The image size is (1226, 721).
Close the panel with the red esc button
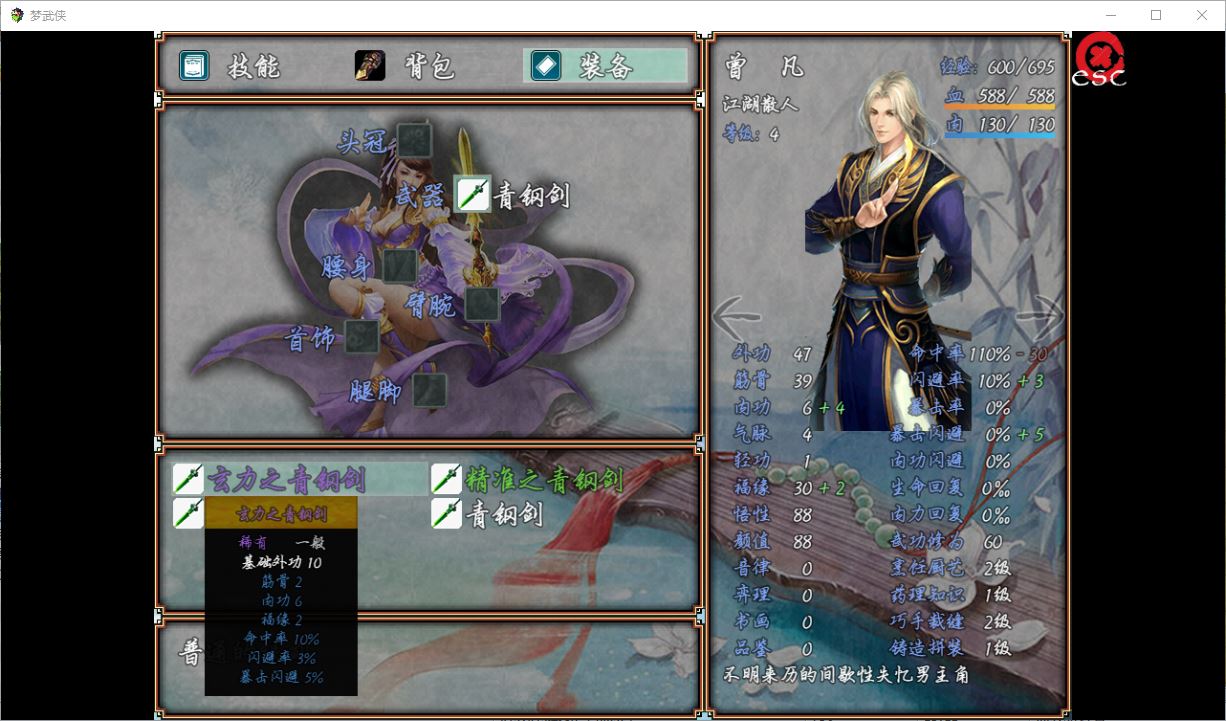(x=1098, y=61)
